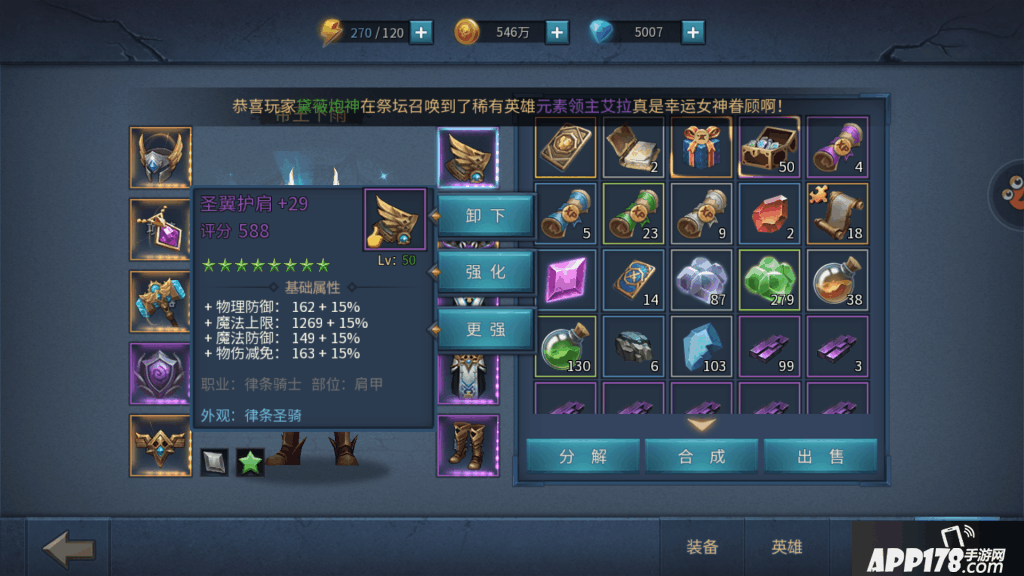Switch to the 装备 equipment tab
The width and height of the screenshot is (1024, 576).
tap(702, 547)
